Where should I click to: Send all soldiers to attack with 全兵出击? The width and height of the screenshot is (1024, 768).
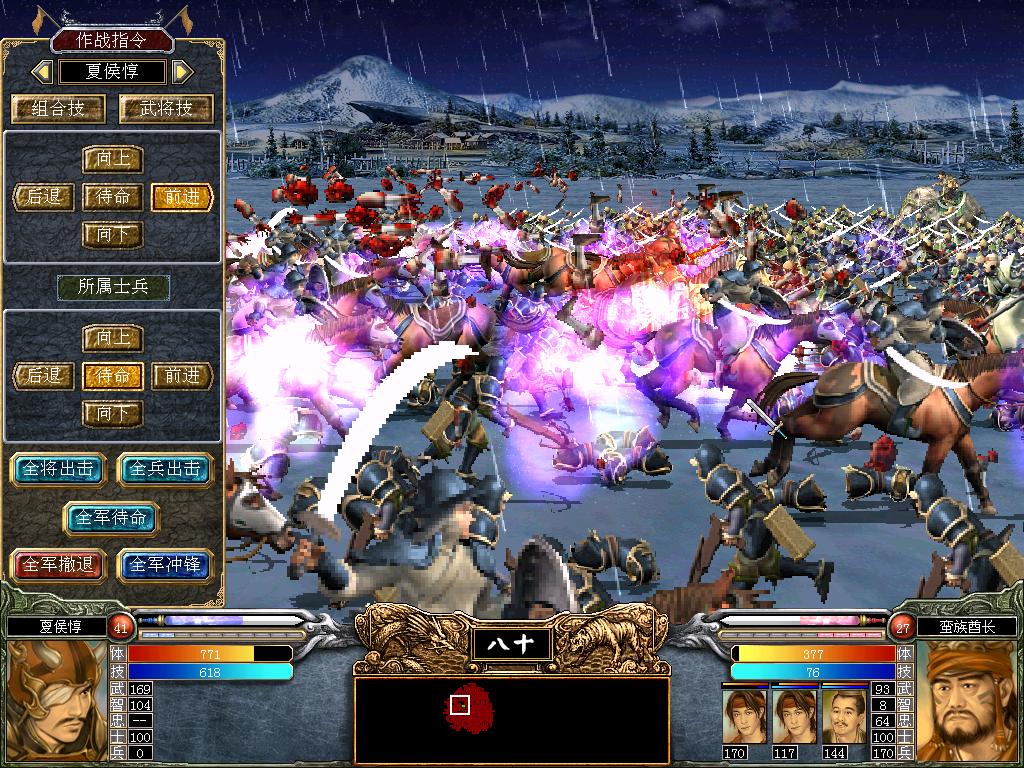coord(166,469)
